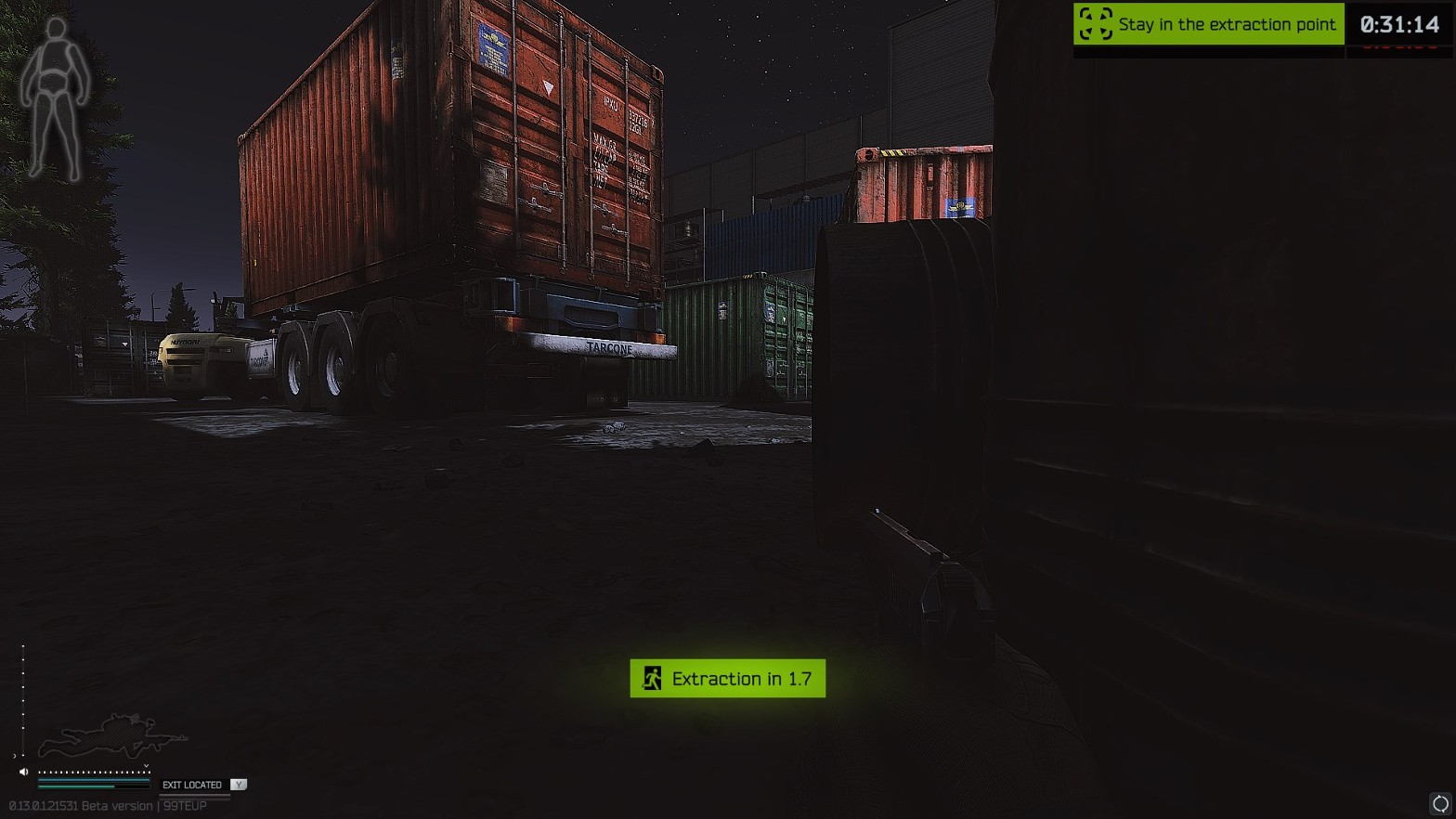Click the Extraction in 1.7 notification
The image size is (1456, 819).
[x=727, y=678]
